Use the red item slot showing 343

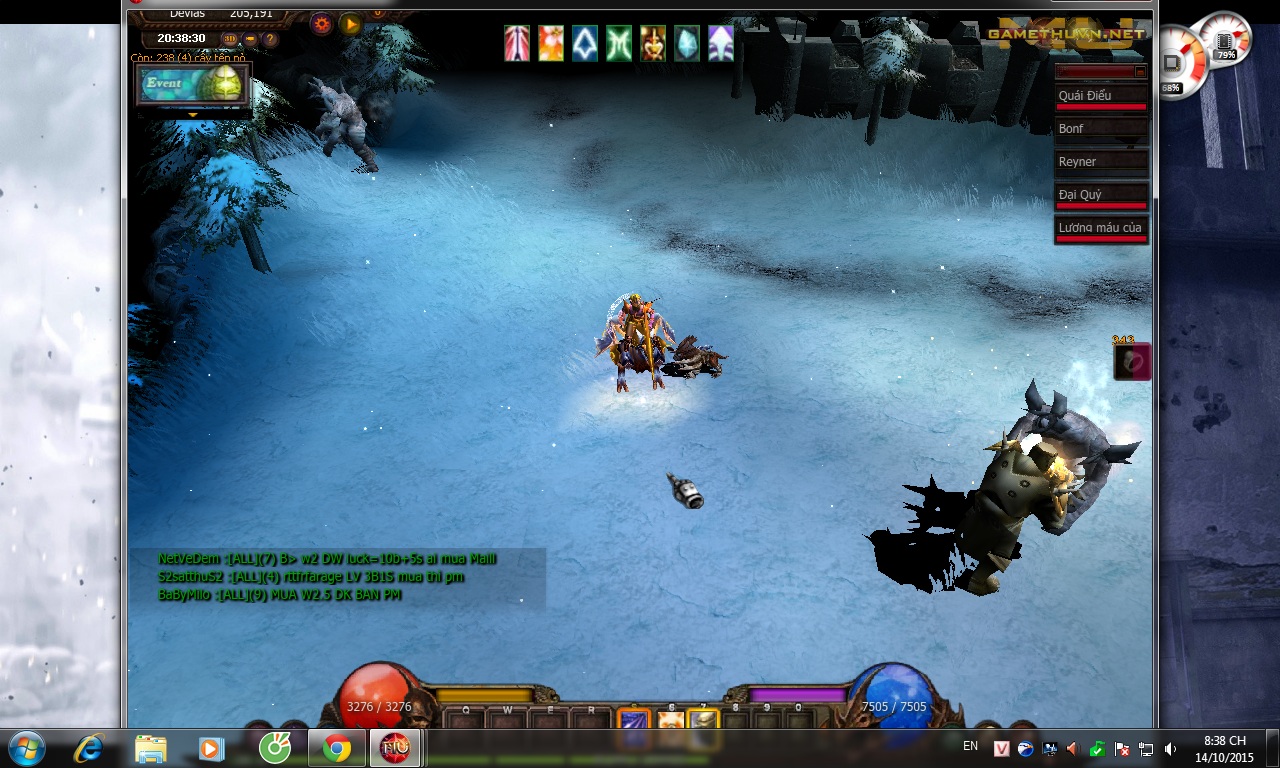click(1132, 362)
